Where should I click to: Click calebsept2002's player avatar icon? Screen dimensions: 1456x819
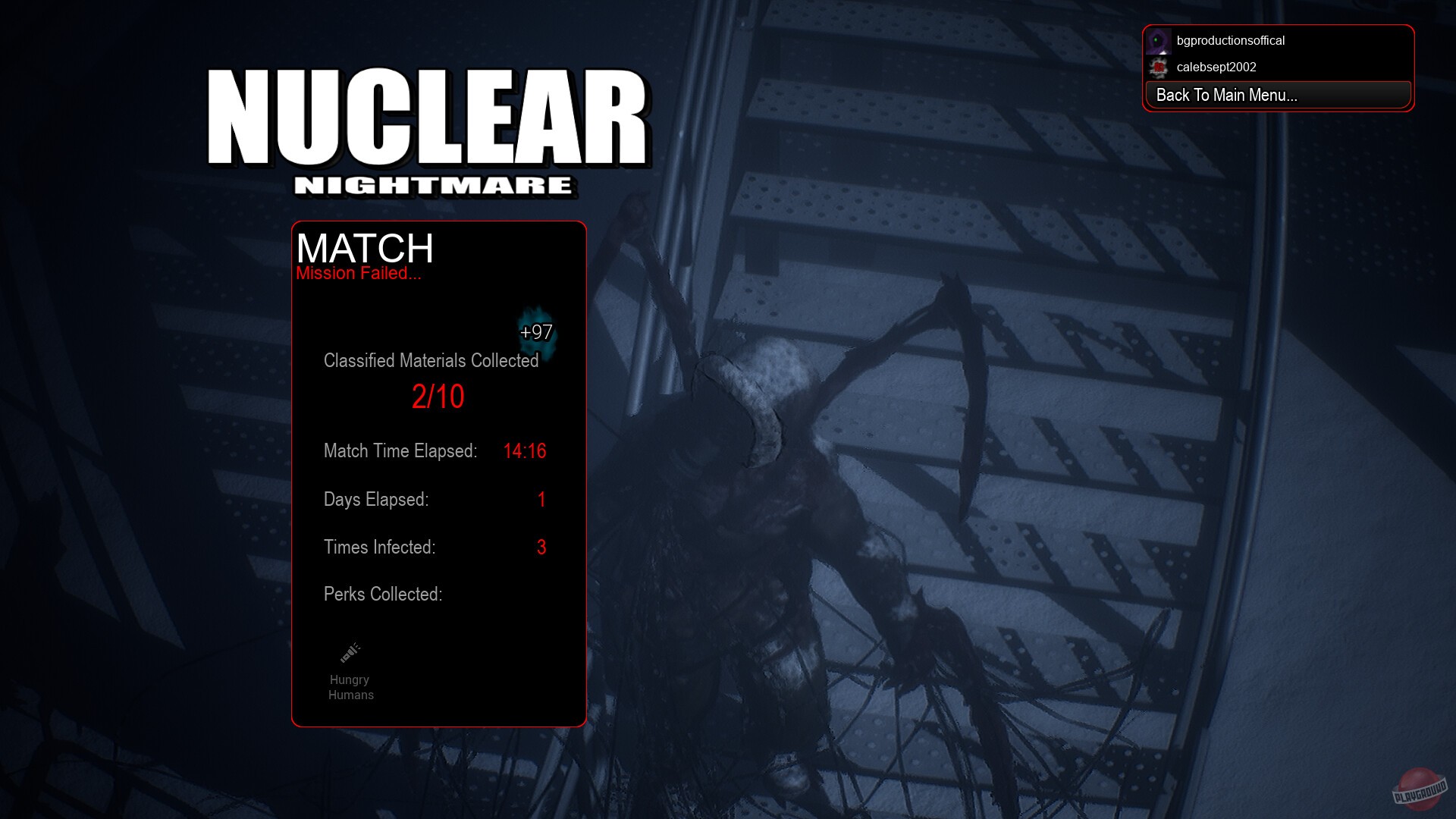(x=1159, y=67)
